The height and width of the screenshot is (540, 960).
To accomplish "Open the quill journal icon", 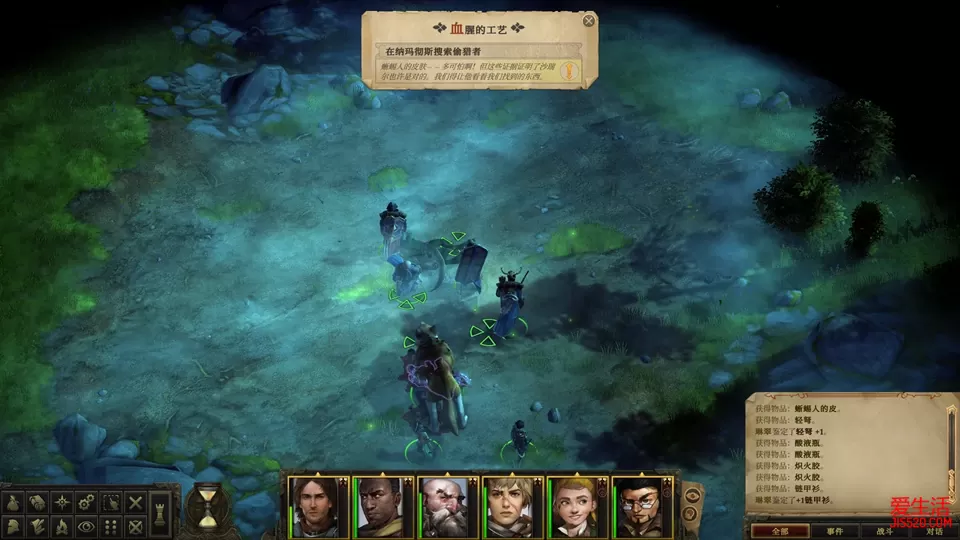I will point(39,525).
